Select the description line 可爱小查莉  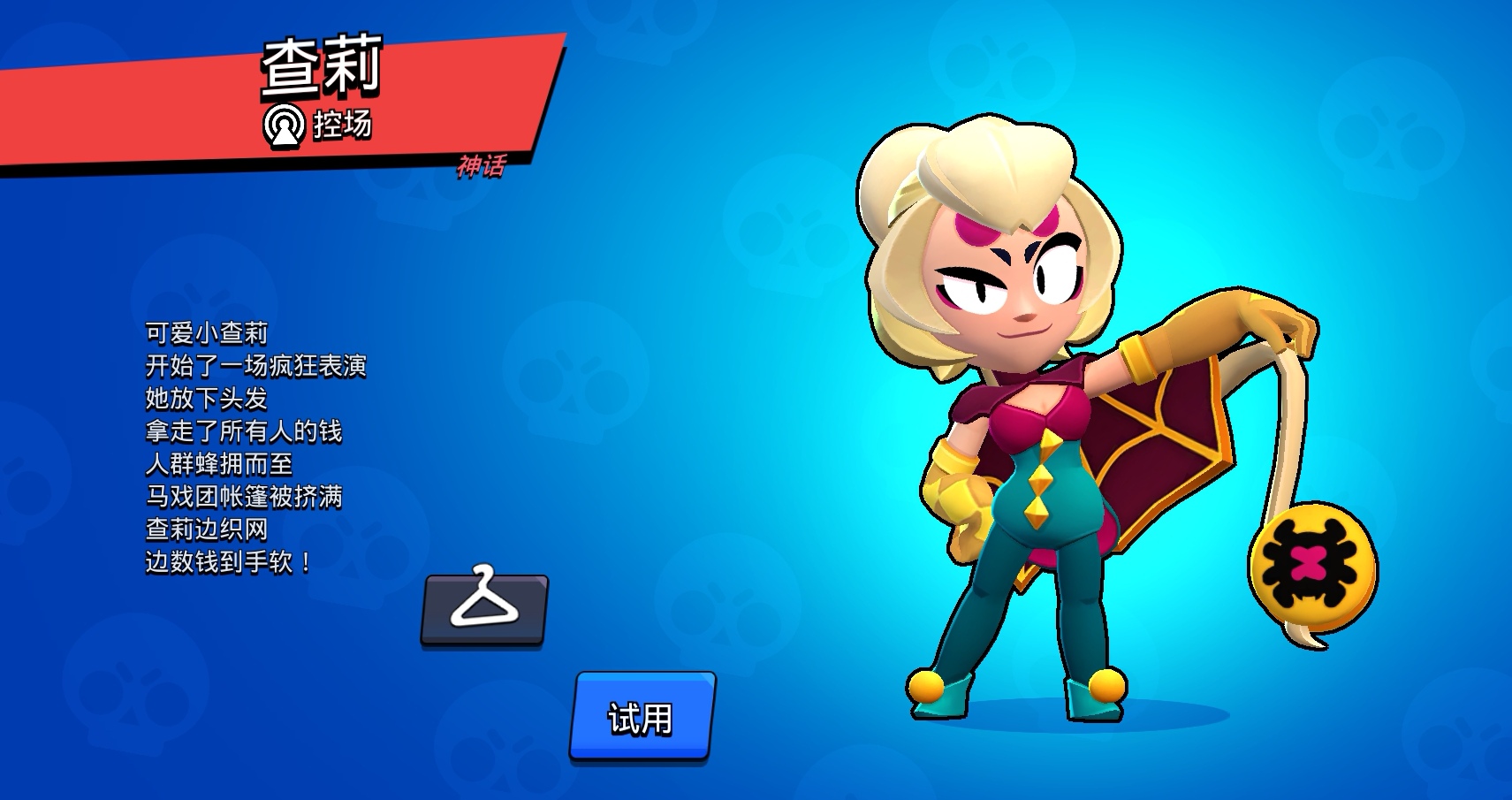click(205, 334)
